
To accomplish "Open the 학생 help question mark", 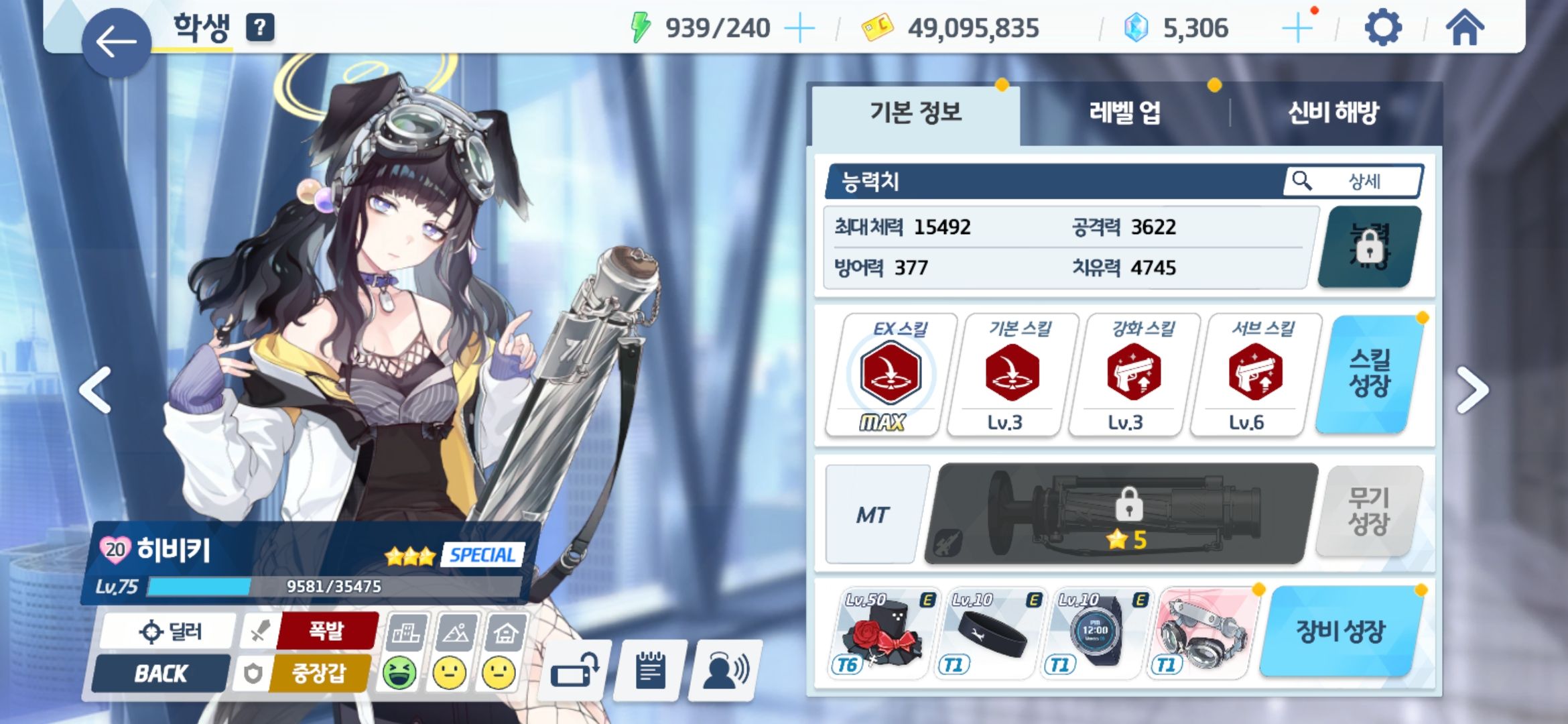I will [261, 27].
